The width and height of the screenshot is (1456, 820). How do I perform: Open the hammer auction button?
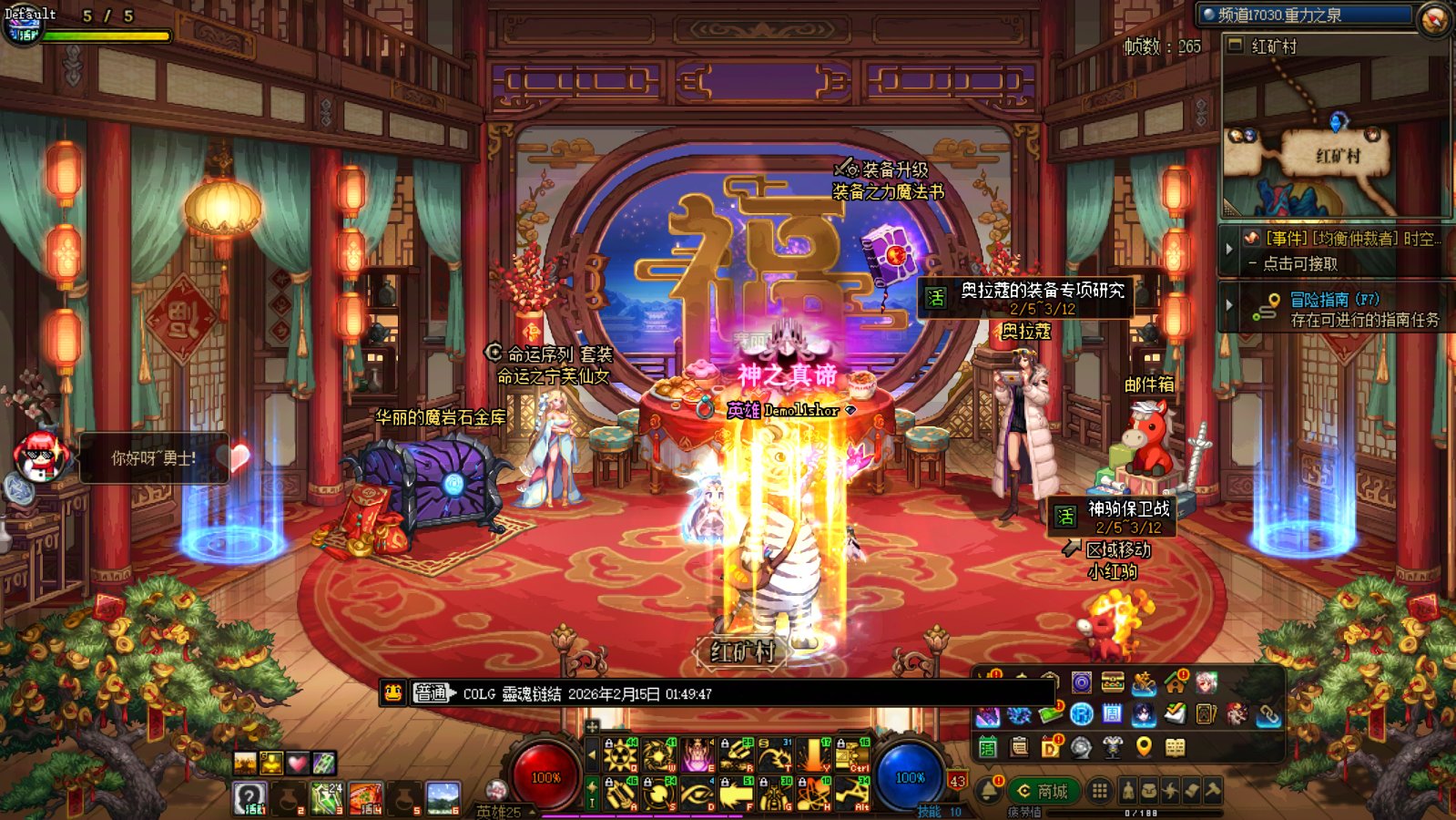click(x=1212, y=791)
